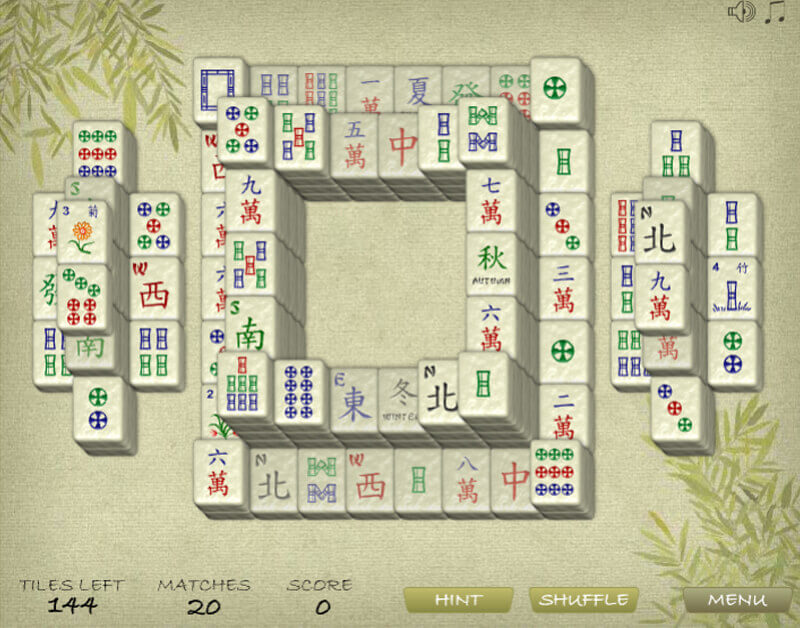Select the five character (五萬) tile
This screenshot has width=800, height=628.
(x=355, y=147)
